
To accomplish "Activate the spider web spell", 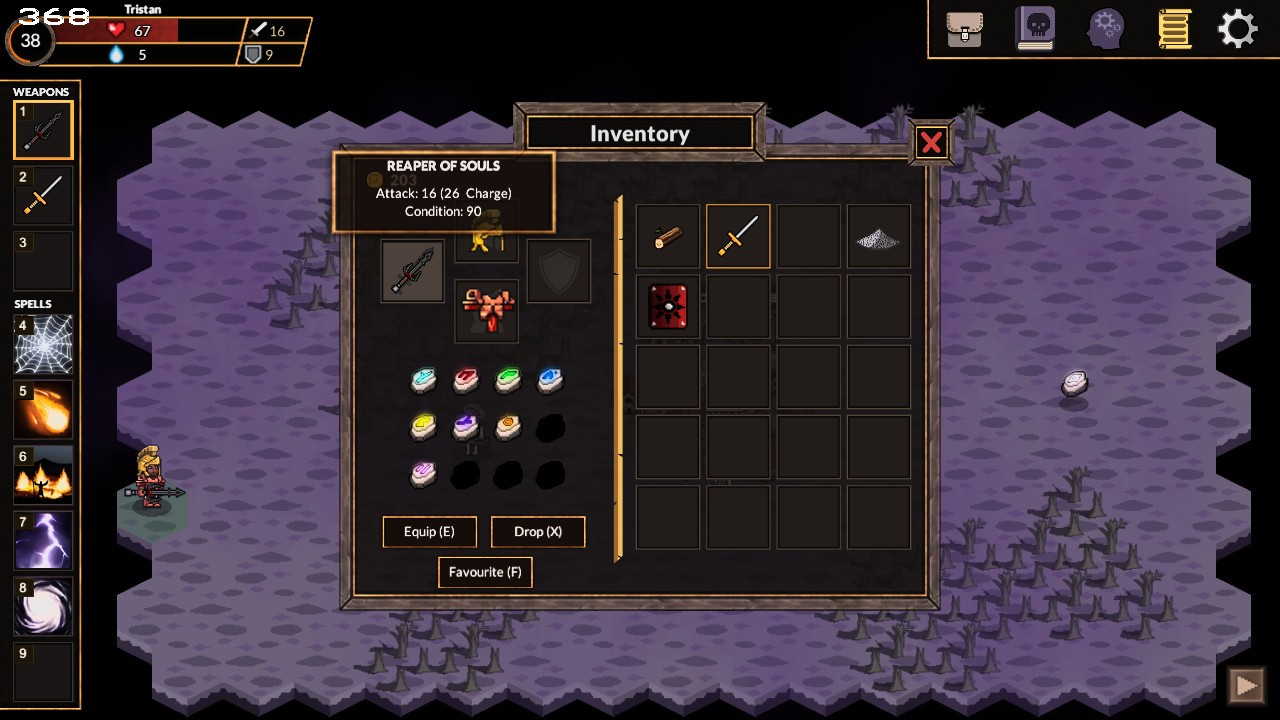I will (43, 344).
